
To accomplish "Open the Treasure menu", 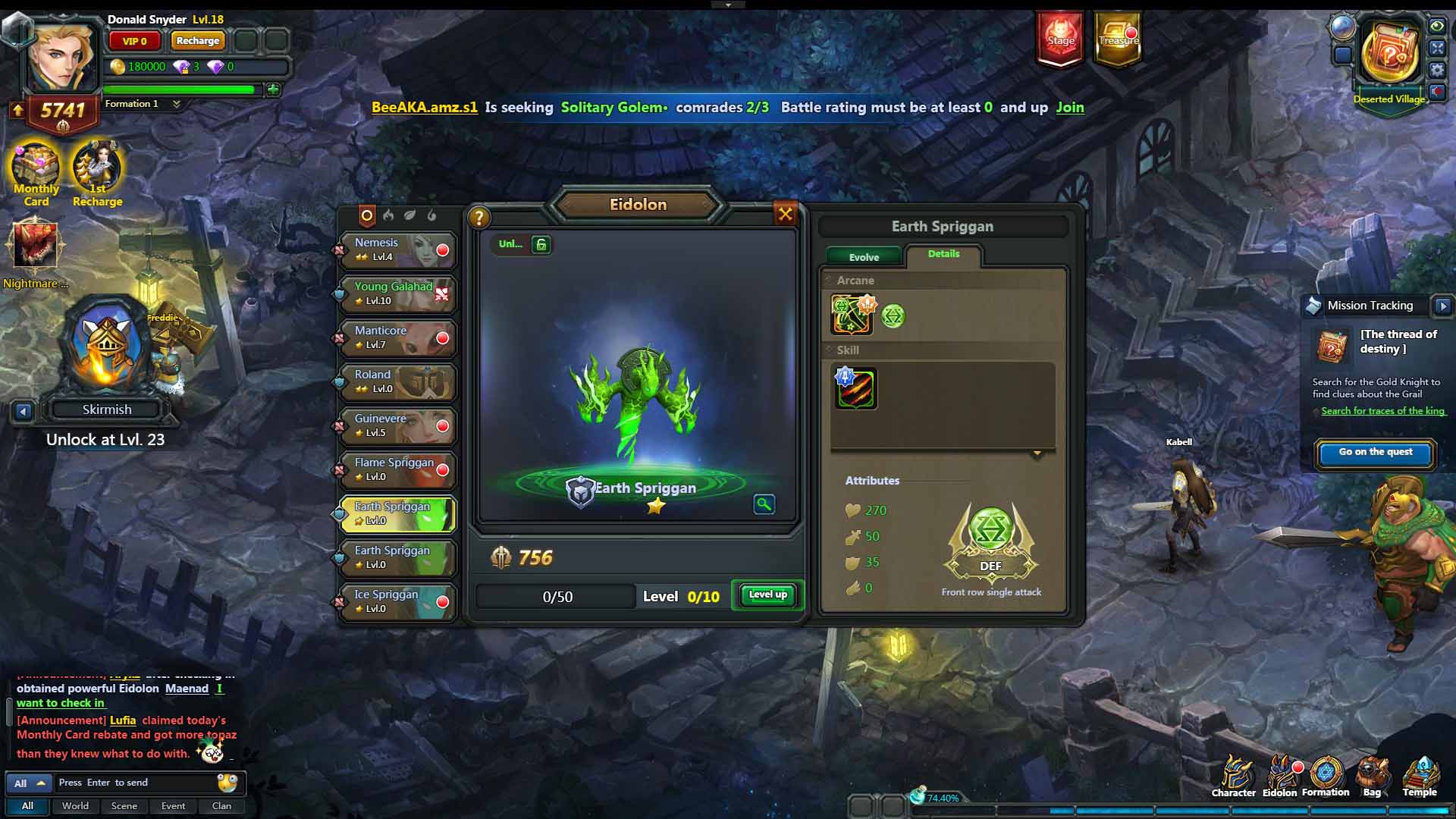I will 1118,38.
